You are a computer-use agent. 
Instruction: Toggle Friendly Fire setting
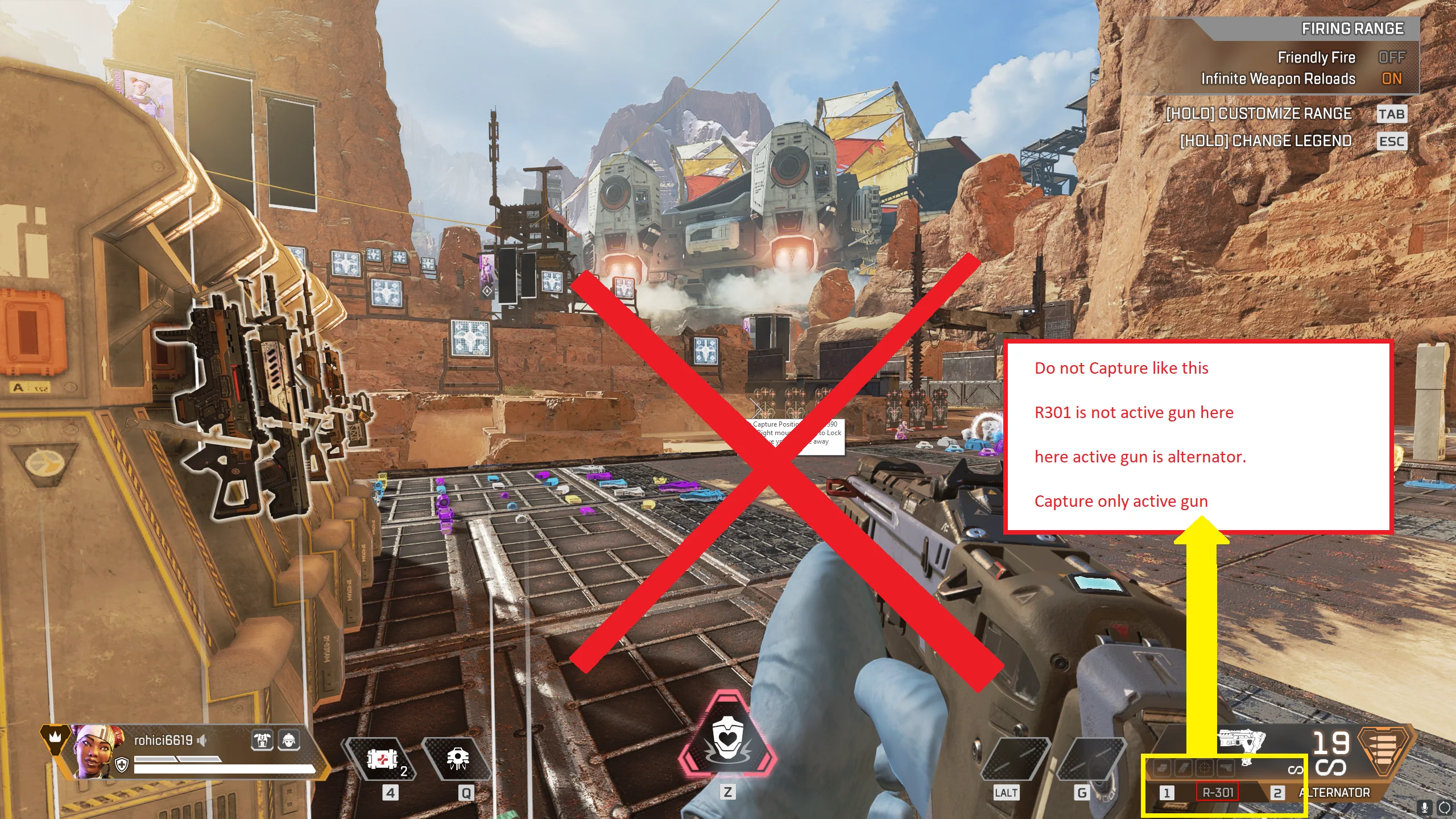[1391, 57]
